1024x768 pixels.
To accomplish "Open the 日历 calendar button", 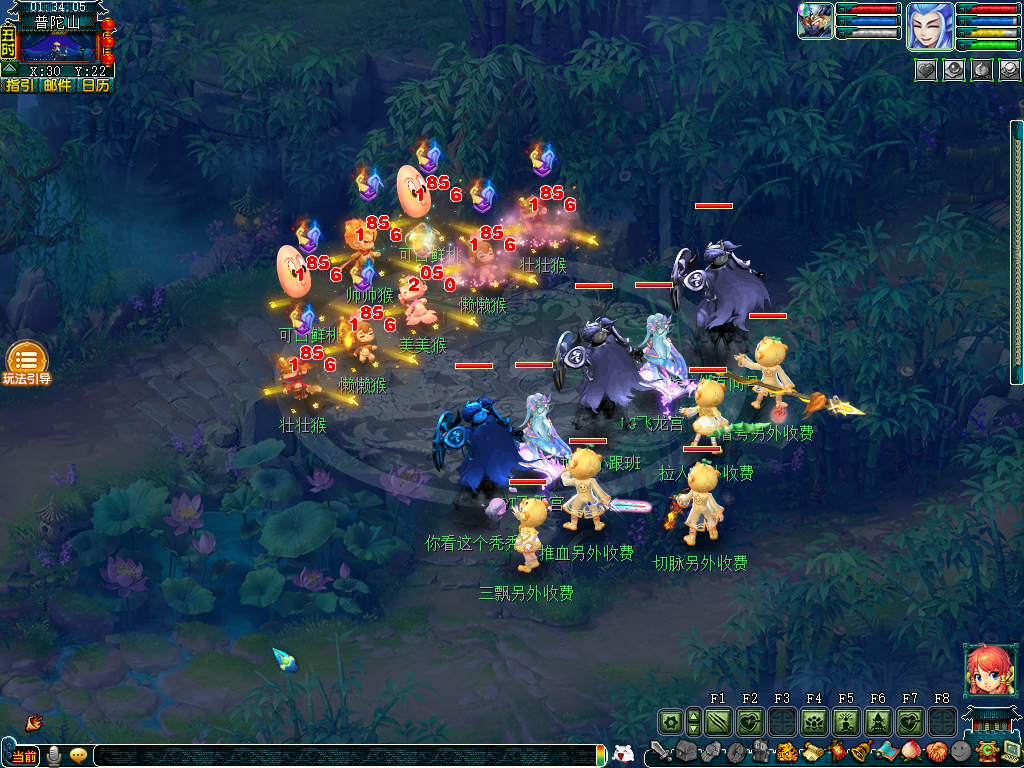I will (x=95, y=85).
